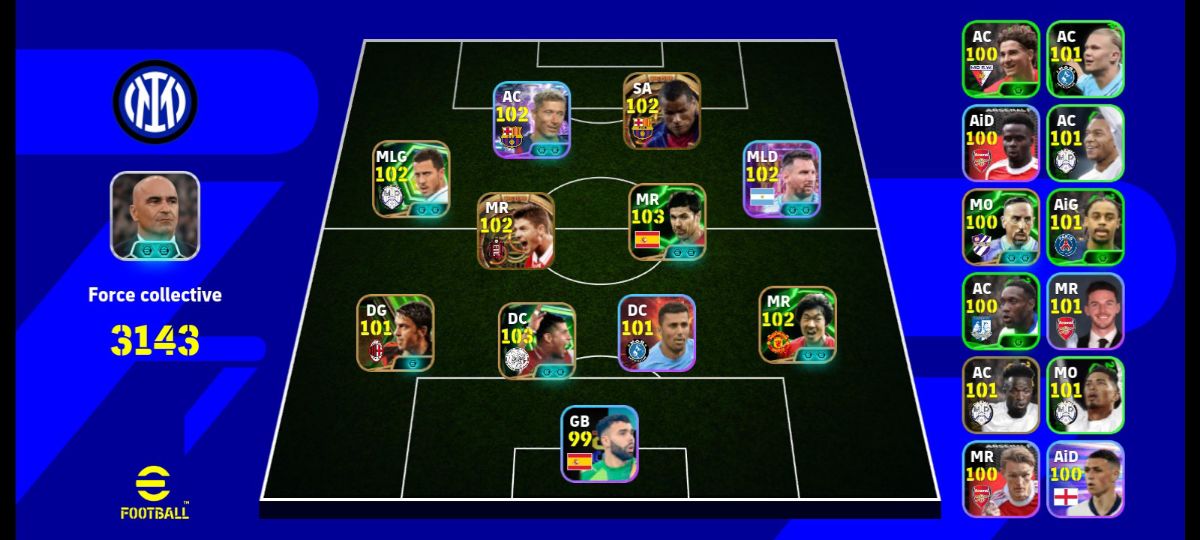Select the MR 102 card with Manchester United badge

pyautogui.click(x=797, y=325)
